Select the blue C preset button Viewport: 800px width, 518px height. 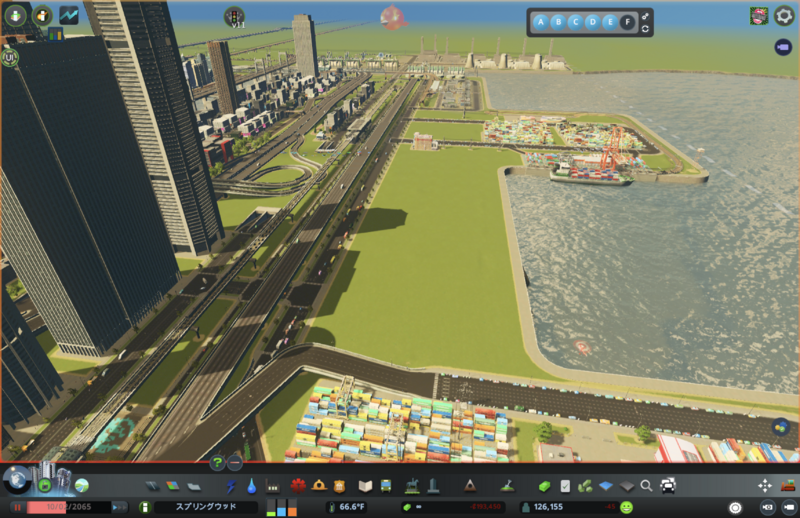coord(575,21)
